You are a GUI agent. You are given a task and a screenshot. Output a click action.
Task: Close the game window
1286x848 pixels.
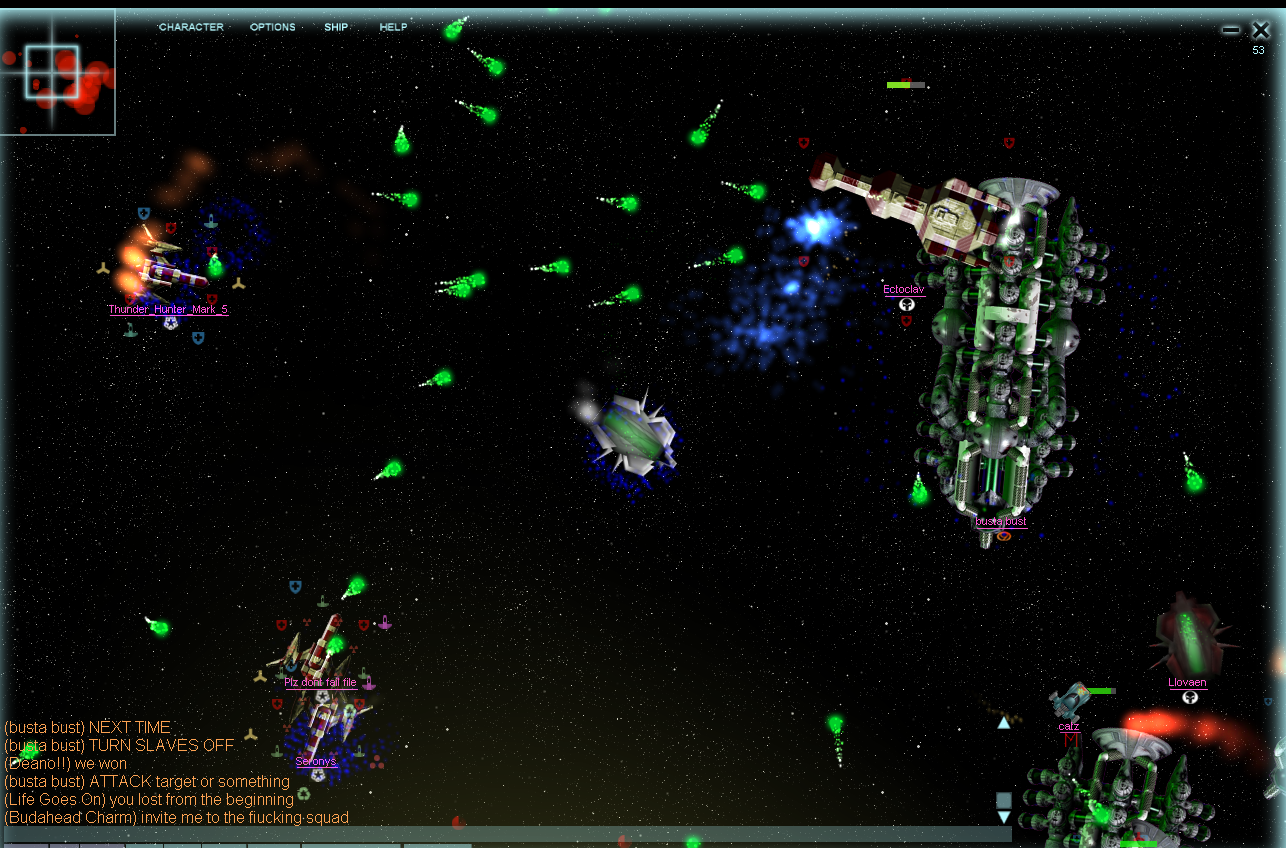coord(1260,30)
